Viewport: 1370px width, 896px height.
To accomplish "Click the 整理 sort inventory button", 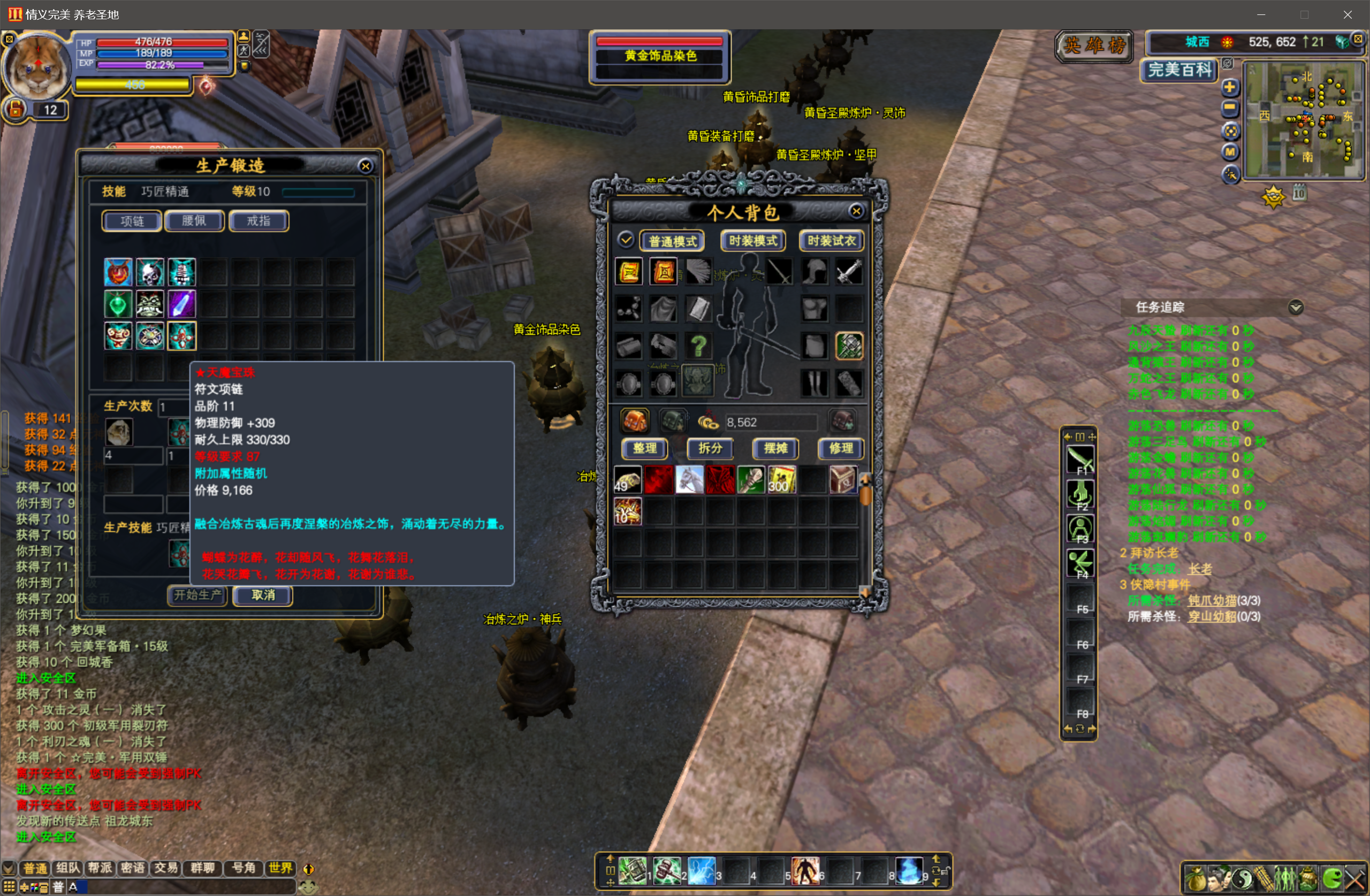I will 645,448.
